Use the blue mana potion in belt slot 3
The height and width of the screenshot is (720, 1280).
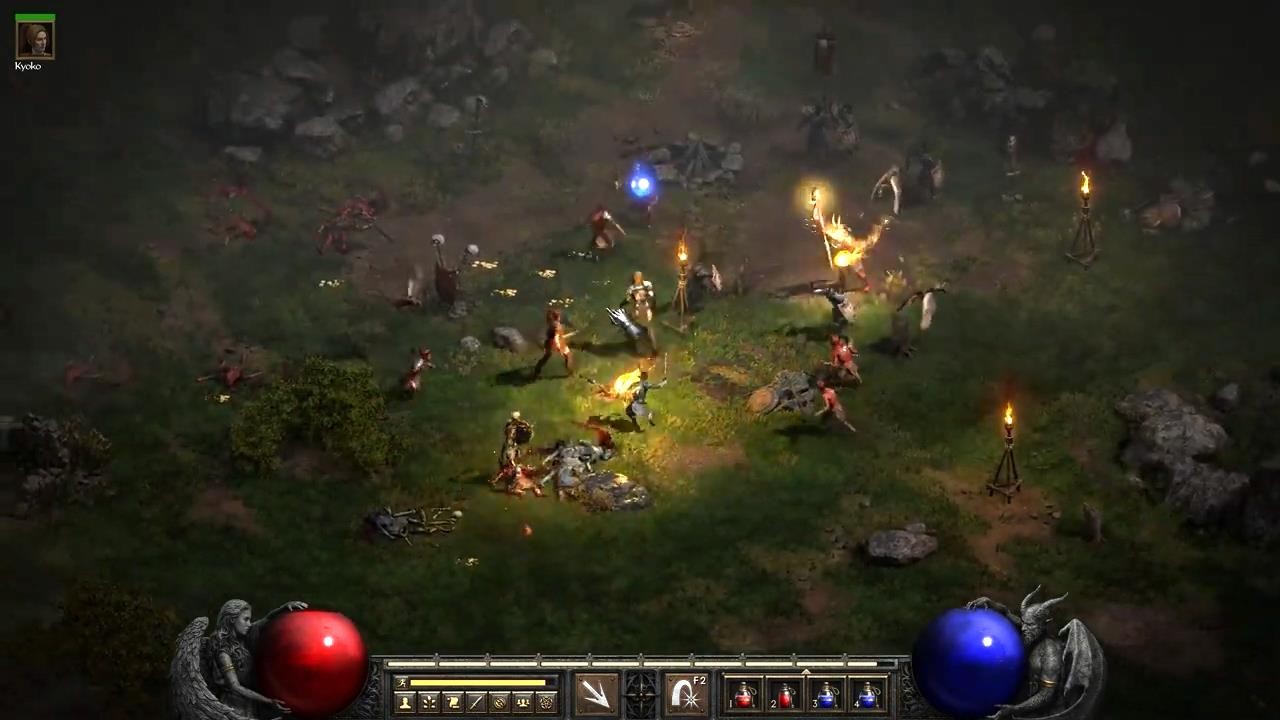pos(826,695)
